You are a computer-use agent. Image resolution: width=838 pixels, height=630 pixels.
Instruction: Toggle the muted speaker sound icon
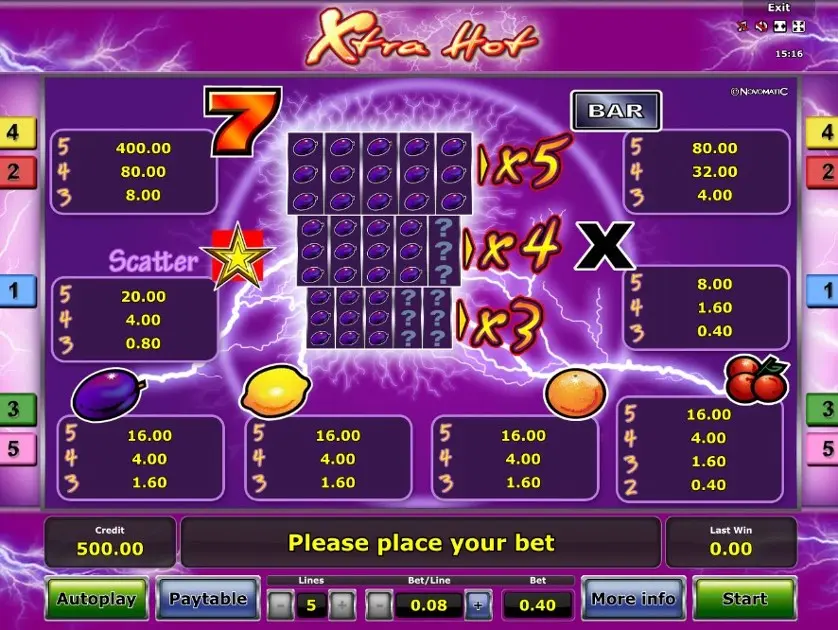pos(761,26)
